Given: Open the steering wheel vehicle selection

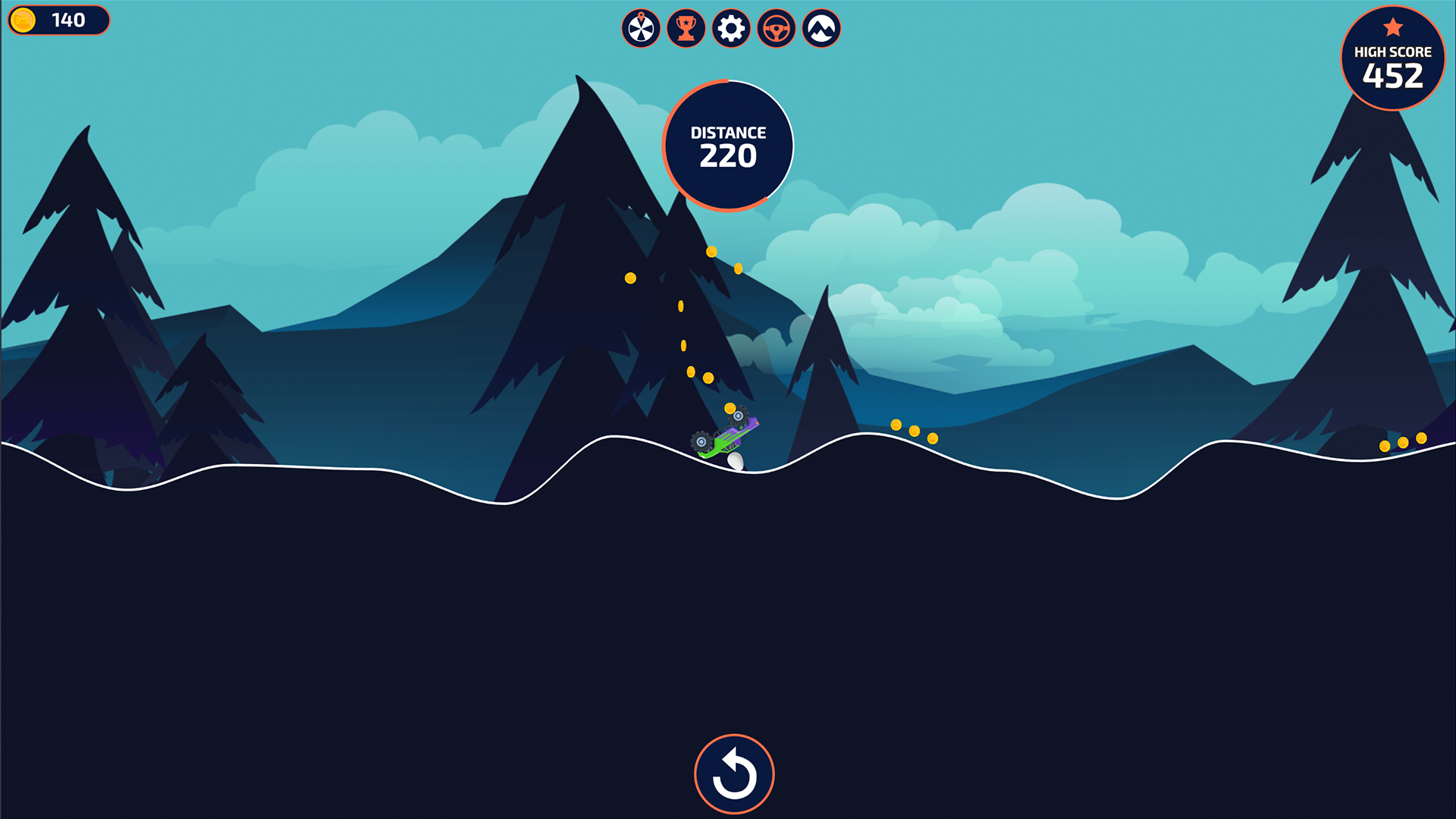Looking at the screenshot, I should point(775,28).
